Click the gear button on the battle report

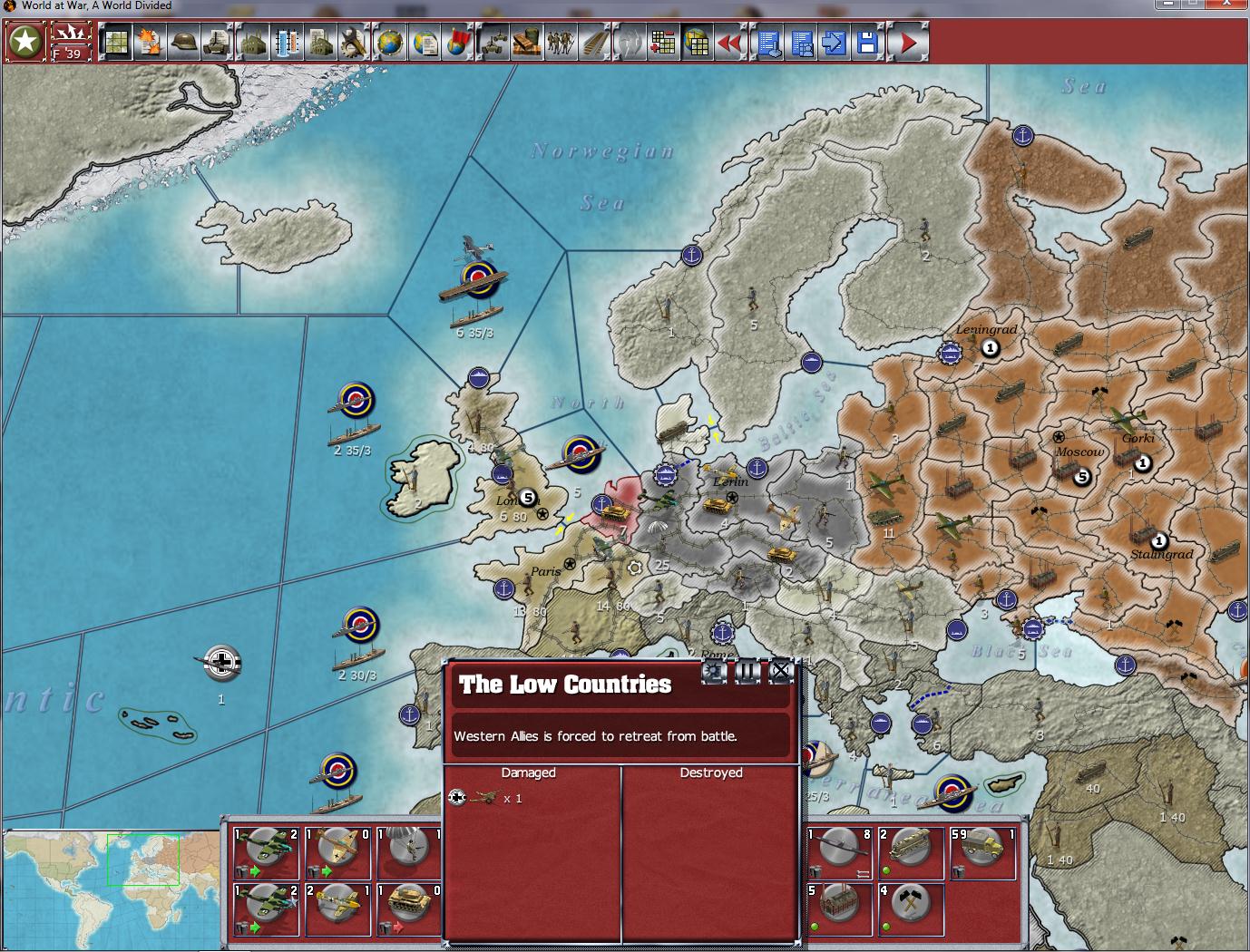pyautogui.click(x=715, y=672)
